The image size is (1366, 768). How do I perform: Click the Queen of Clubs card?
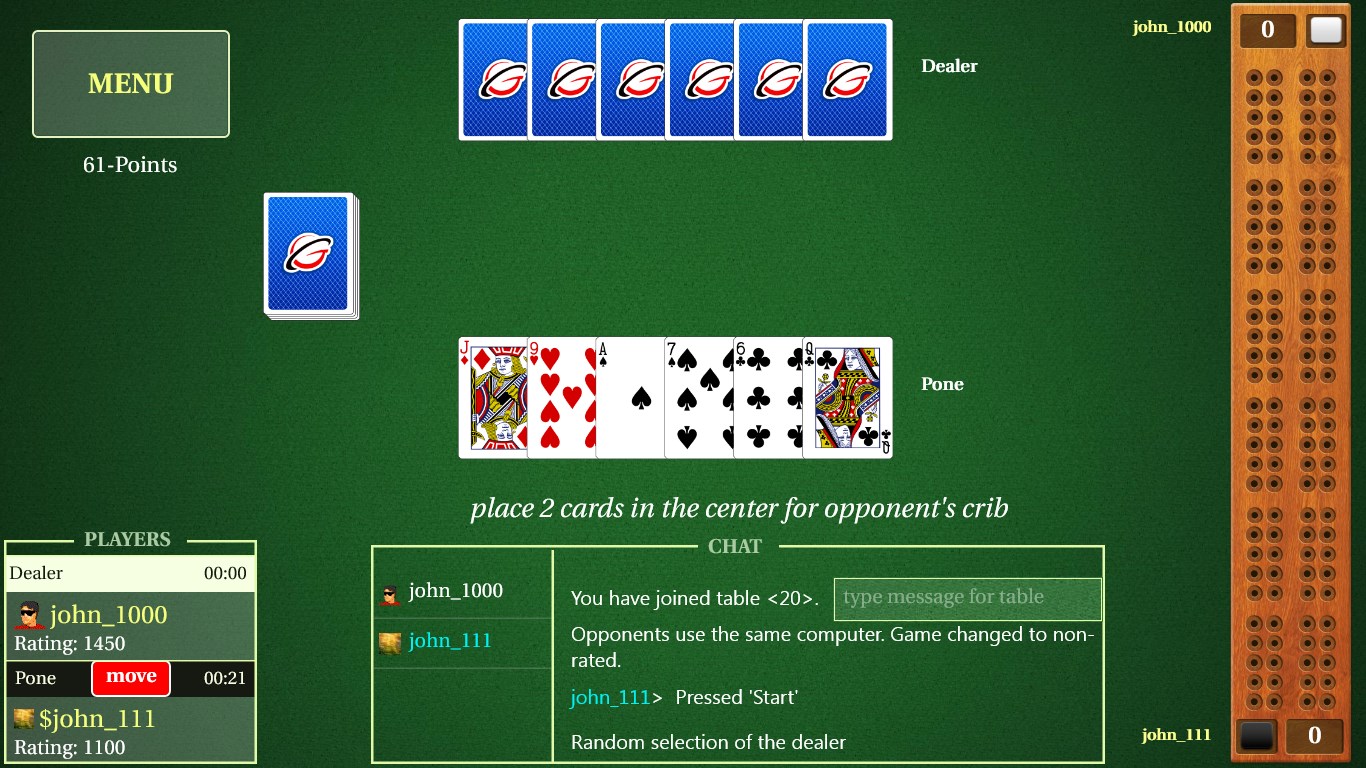click(x=847, y=398)
